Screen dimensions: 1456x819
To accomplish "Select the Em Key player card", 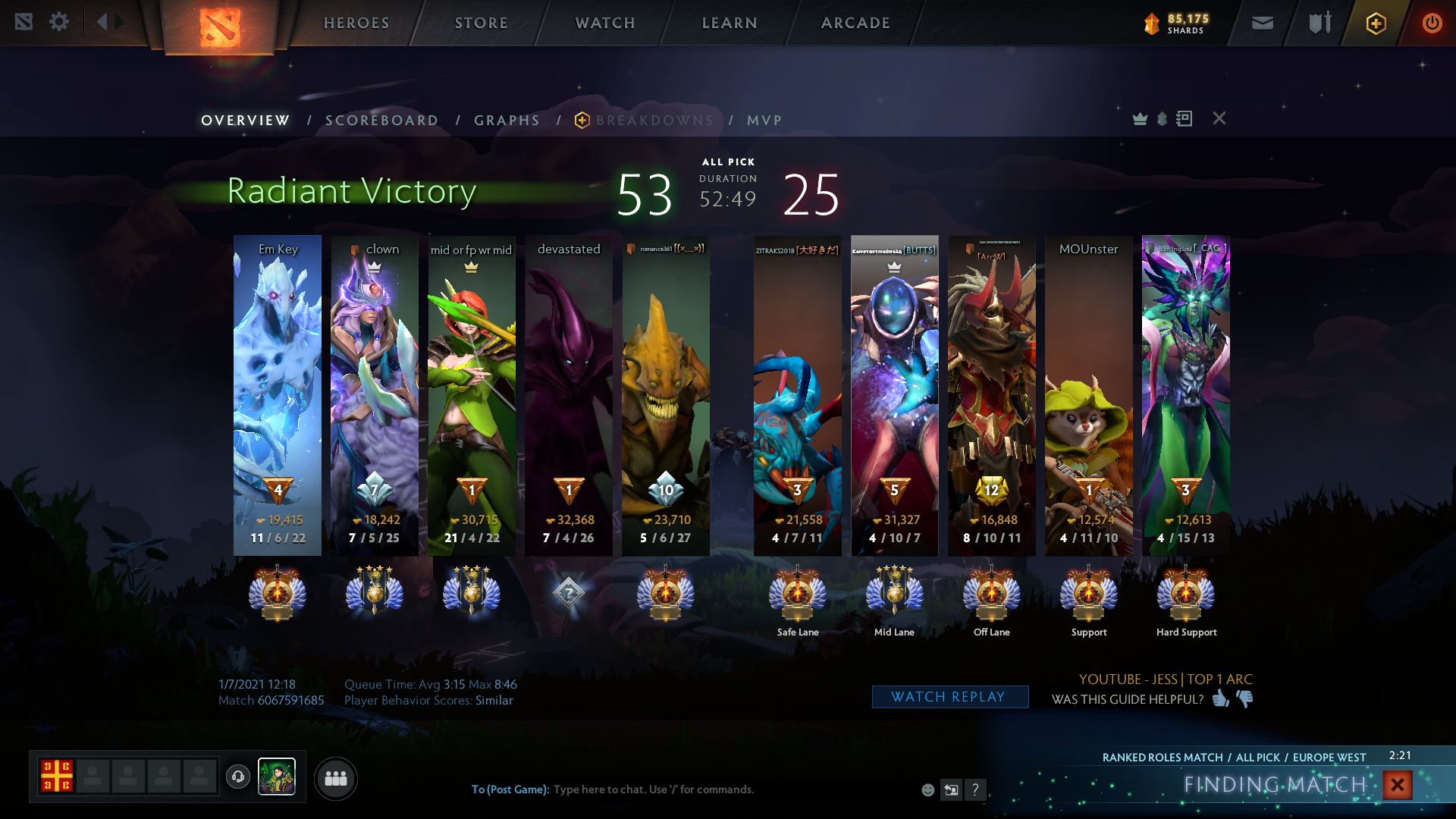I will coord(278,394).
